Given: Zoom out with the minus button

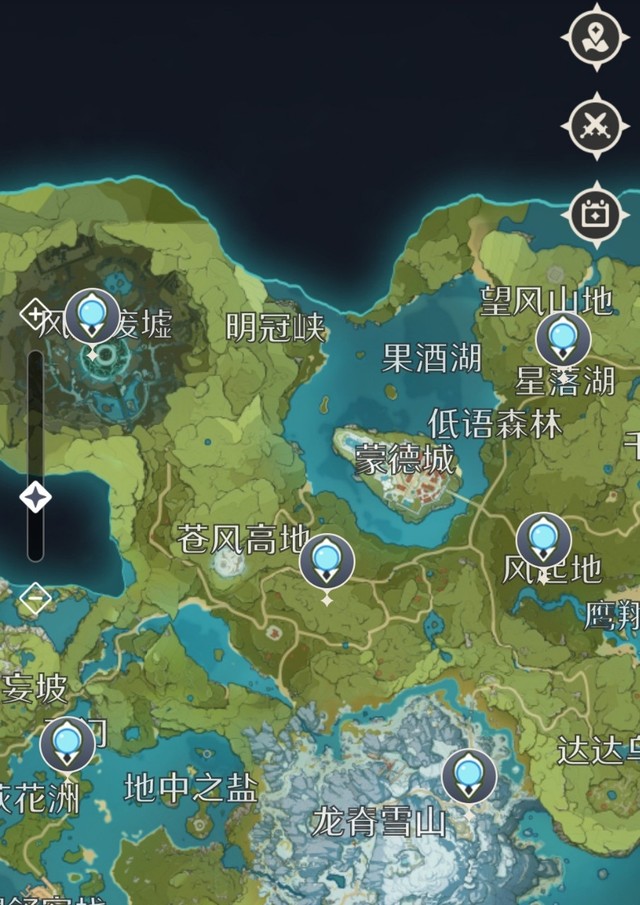Looking at the screenshot, I should tap(35, 599).
